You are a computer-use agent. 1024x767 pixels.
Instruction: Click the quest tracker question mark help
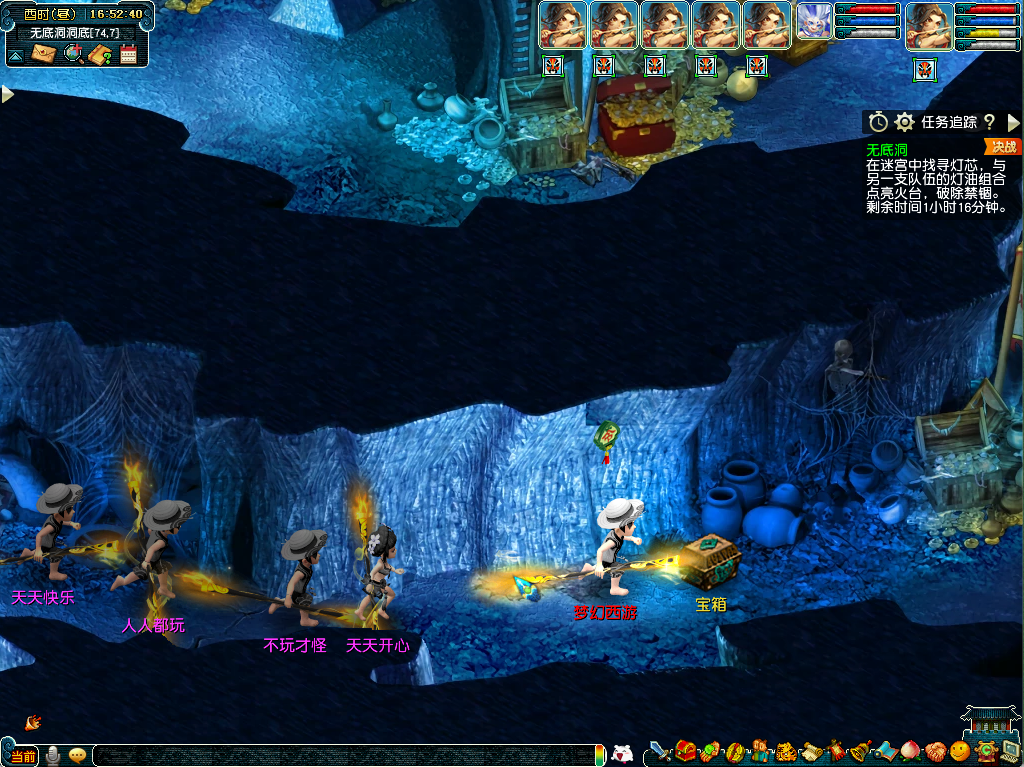click(989, 122)
